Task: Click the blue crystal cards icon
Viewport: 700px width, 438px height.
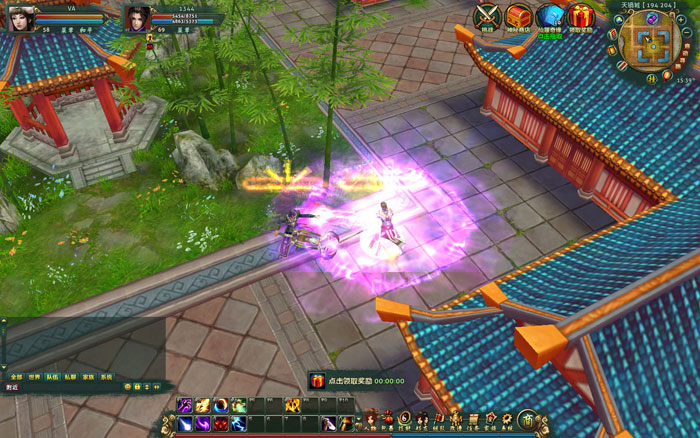Action: click(x=549, y=16)
